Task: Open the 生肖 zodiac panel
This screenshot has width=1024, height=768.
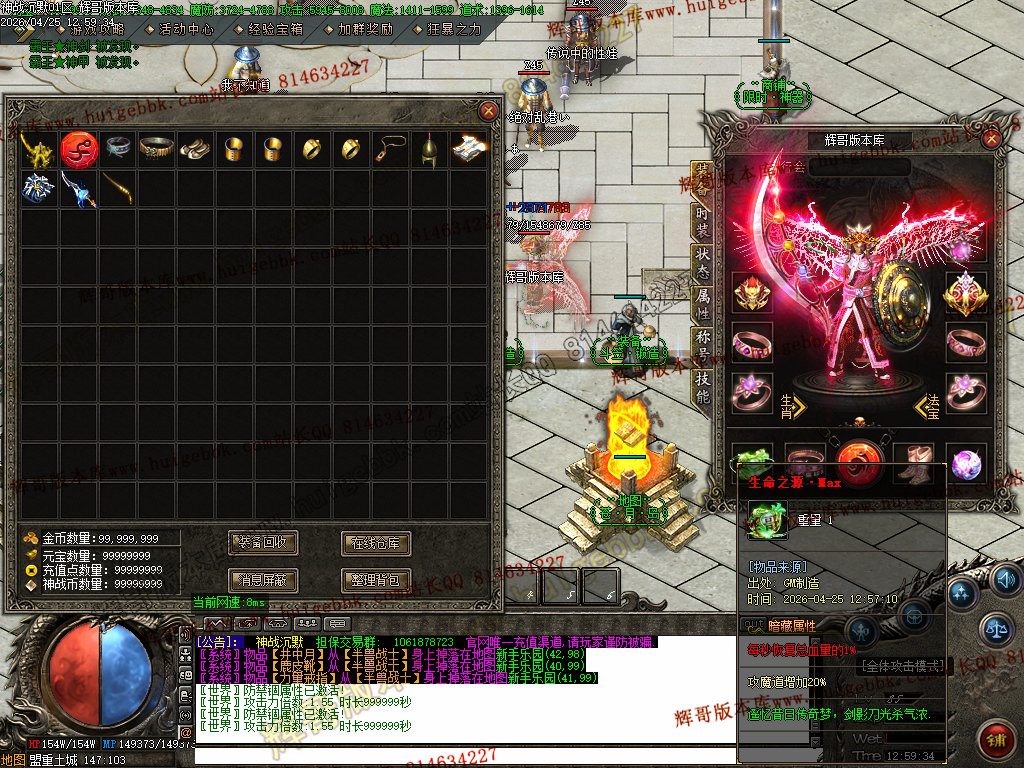Action: [790, 404]
